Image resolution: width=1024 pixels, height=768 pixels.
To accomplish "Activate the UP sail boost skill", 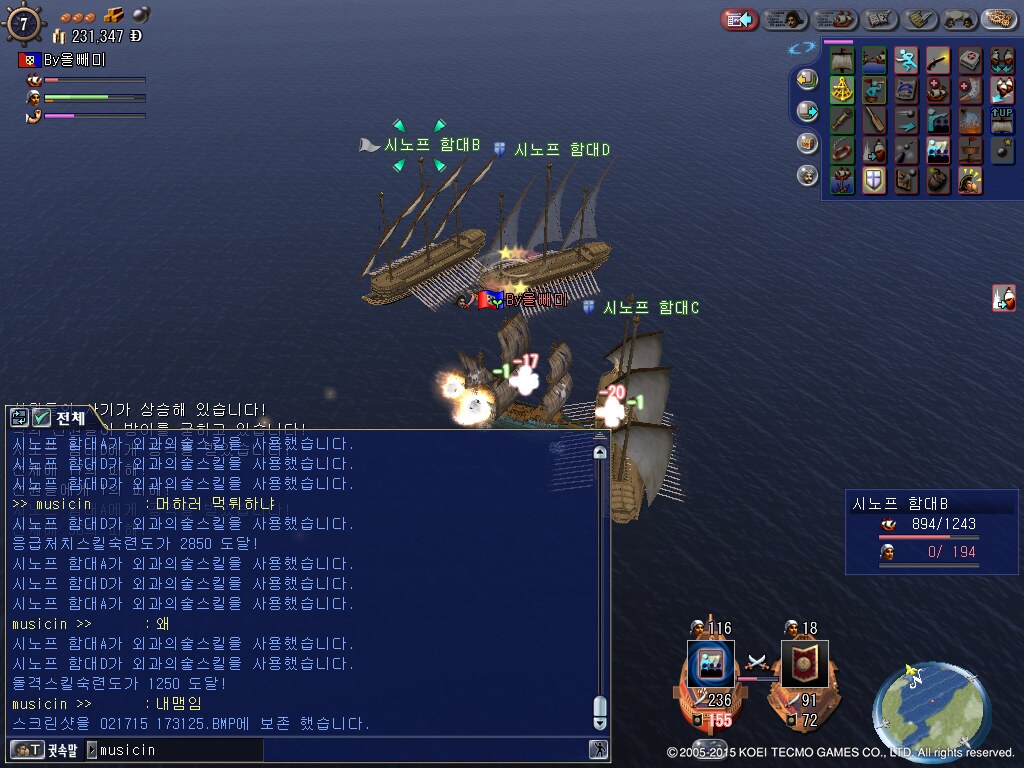I will pos(1002,121).
